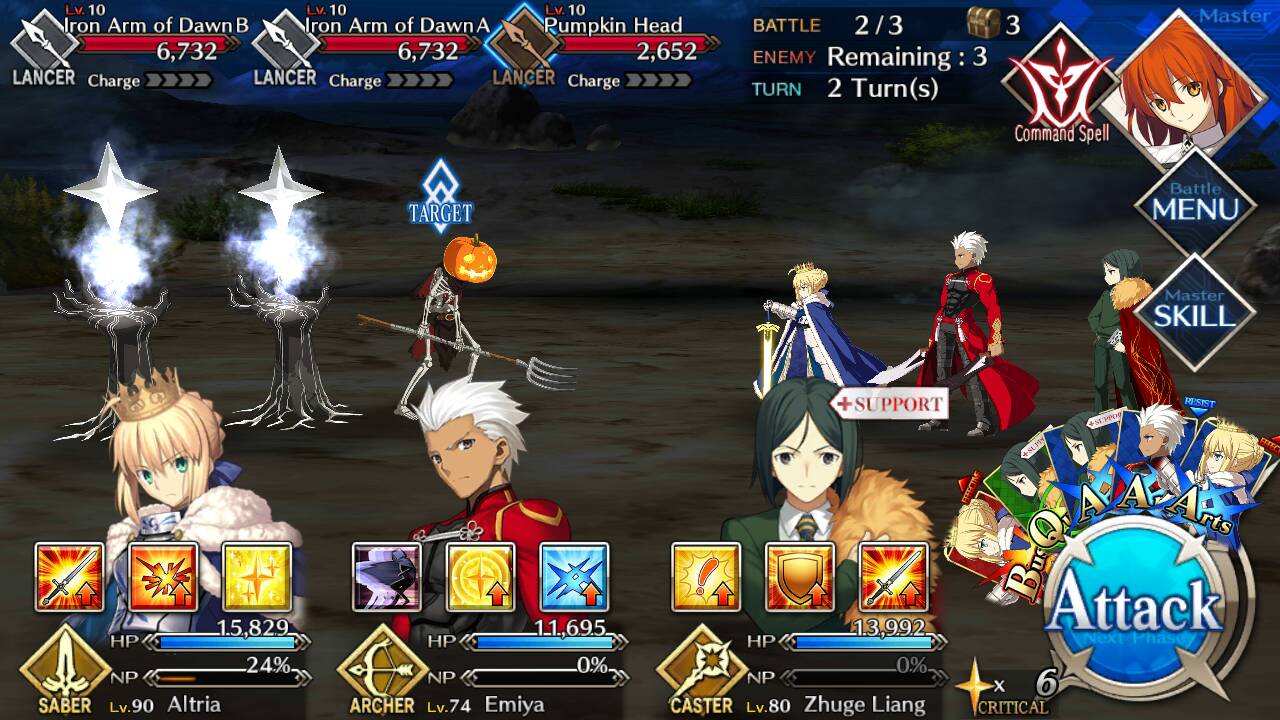The height and width of the screenshot is (720, 1280).
Task: Activate Emiya's golden target skill
Action: [x=481, y=577]
